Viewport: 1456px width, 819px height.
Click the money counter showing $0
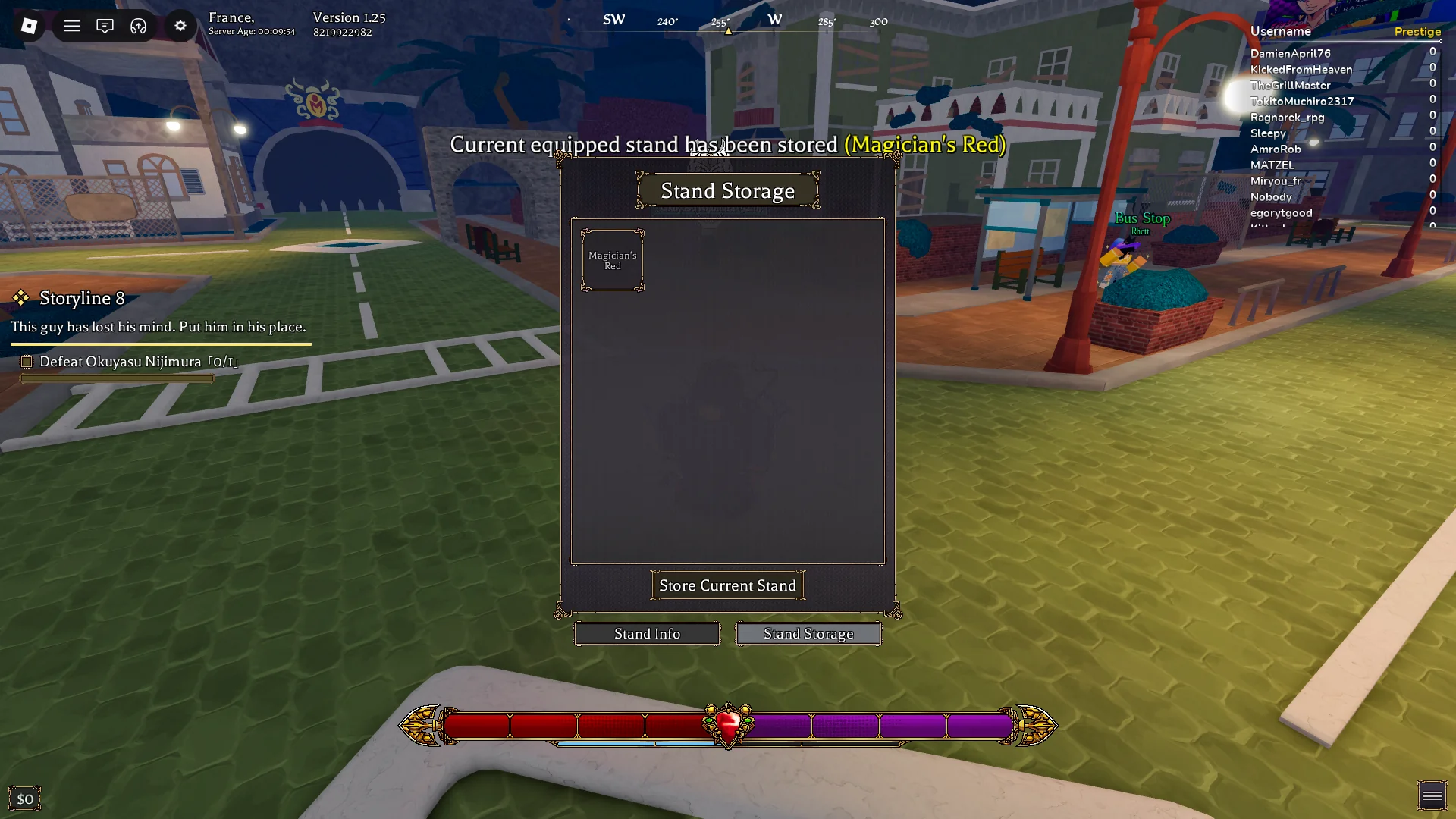coord(25,798)
